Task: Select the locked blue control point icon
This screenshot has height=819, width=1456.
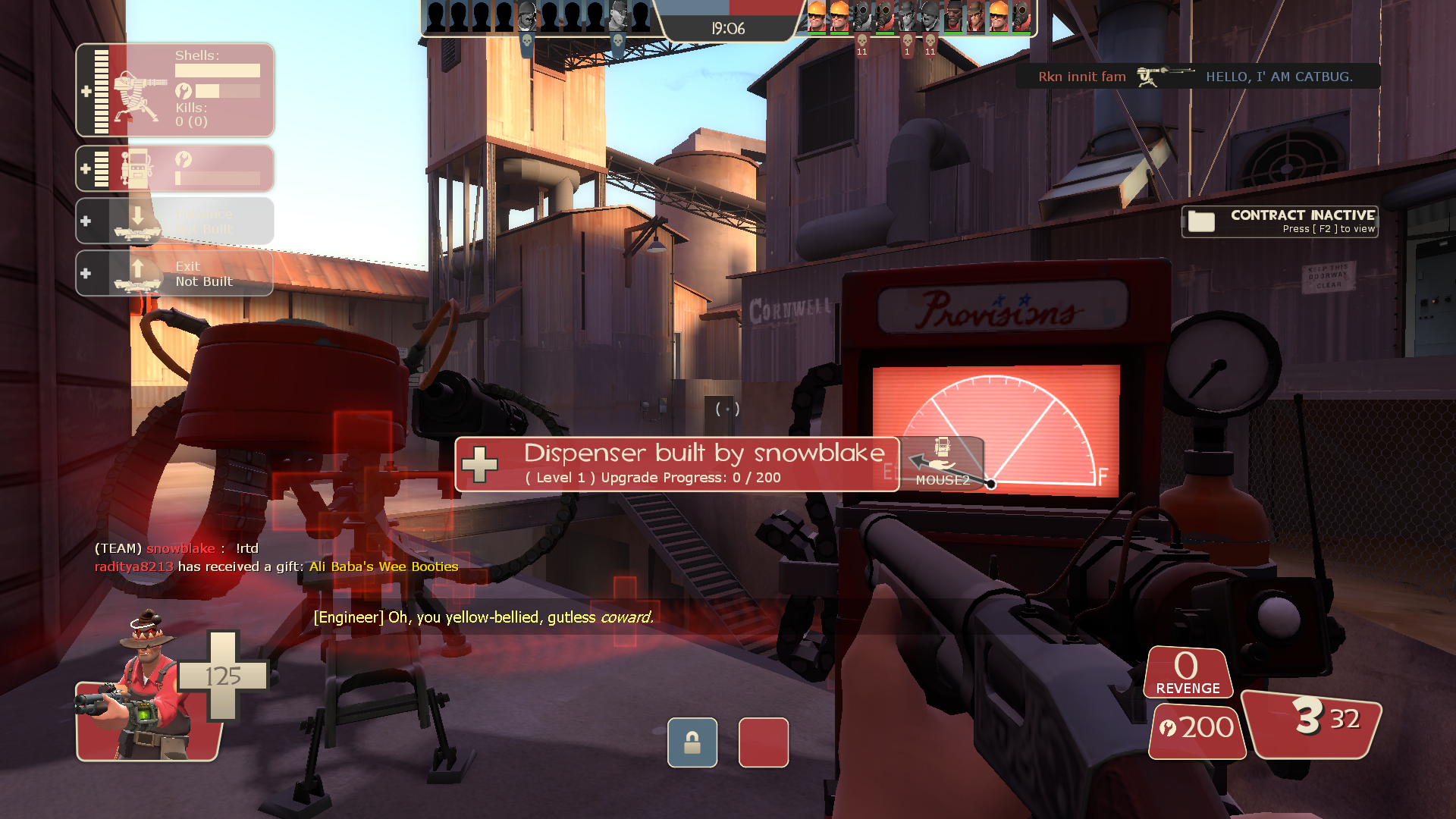Action: 692,742
